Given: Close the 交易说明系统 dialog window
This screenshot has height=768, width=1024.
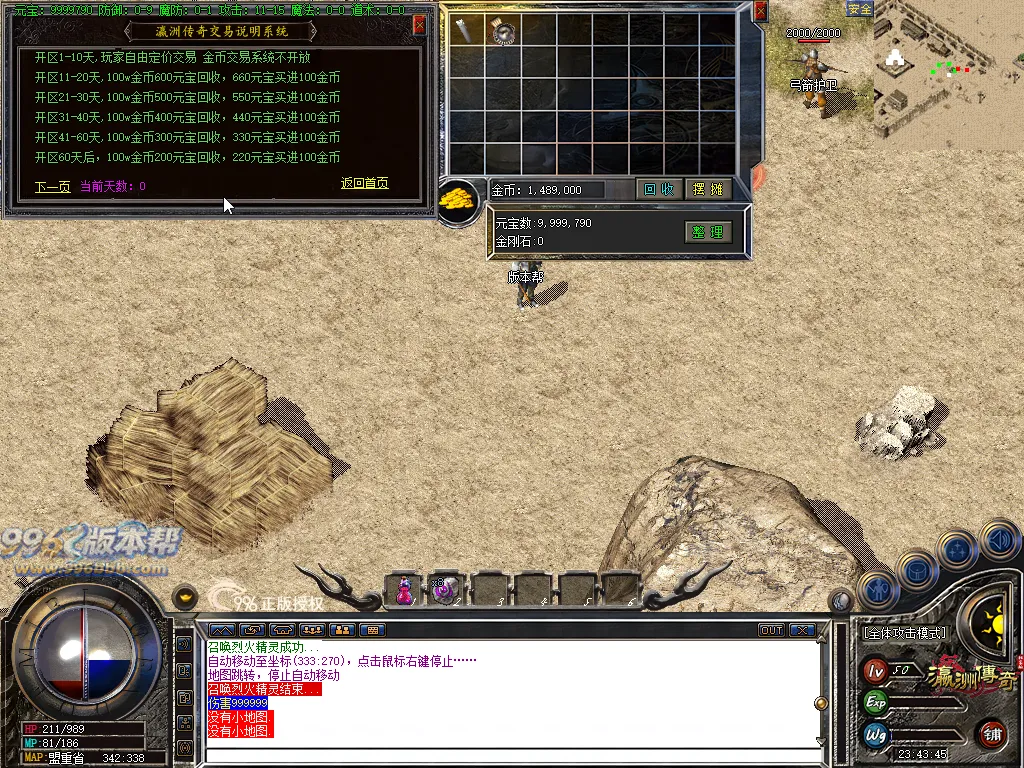Looking at the screenshot, I should pyautogui.click(x=419, y=22).
